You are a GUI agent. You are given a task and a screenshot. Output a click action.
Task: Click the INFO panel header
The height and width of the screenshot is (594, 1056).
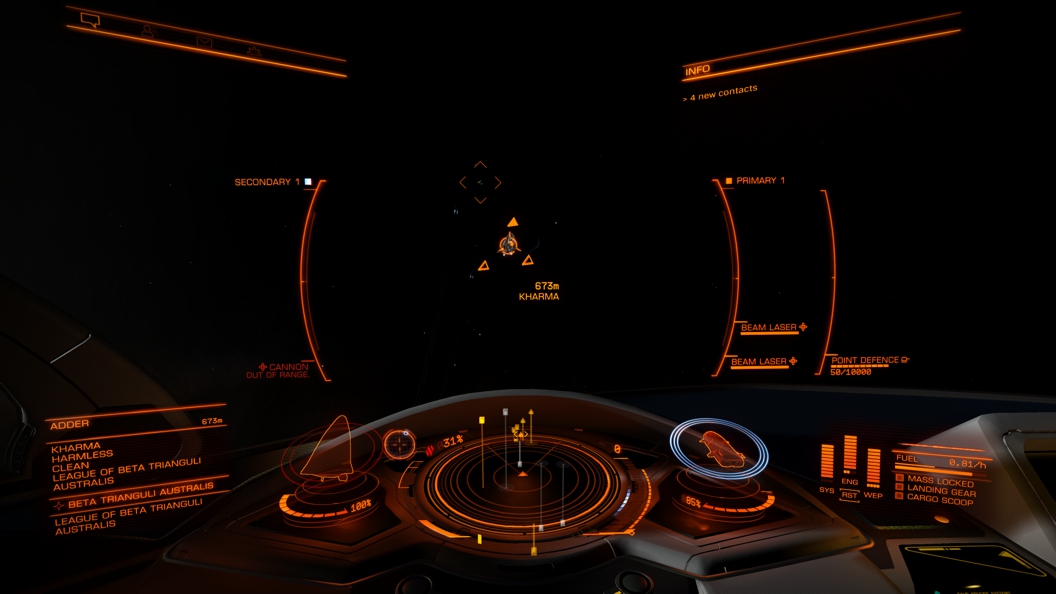point(698,70)
